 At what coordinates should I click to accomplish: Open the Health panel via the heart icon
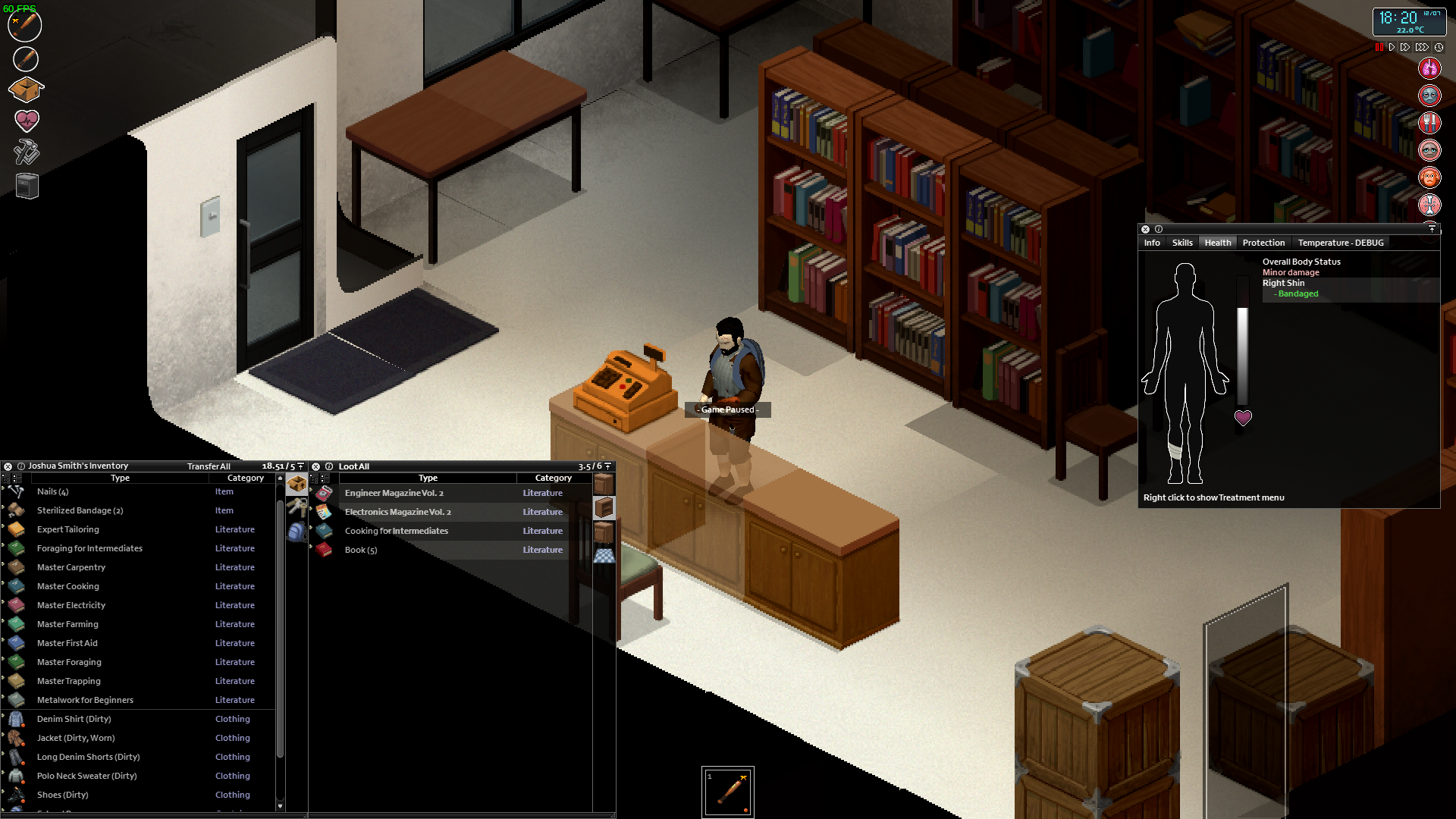[x=27, y=121]
